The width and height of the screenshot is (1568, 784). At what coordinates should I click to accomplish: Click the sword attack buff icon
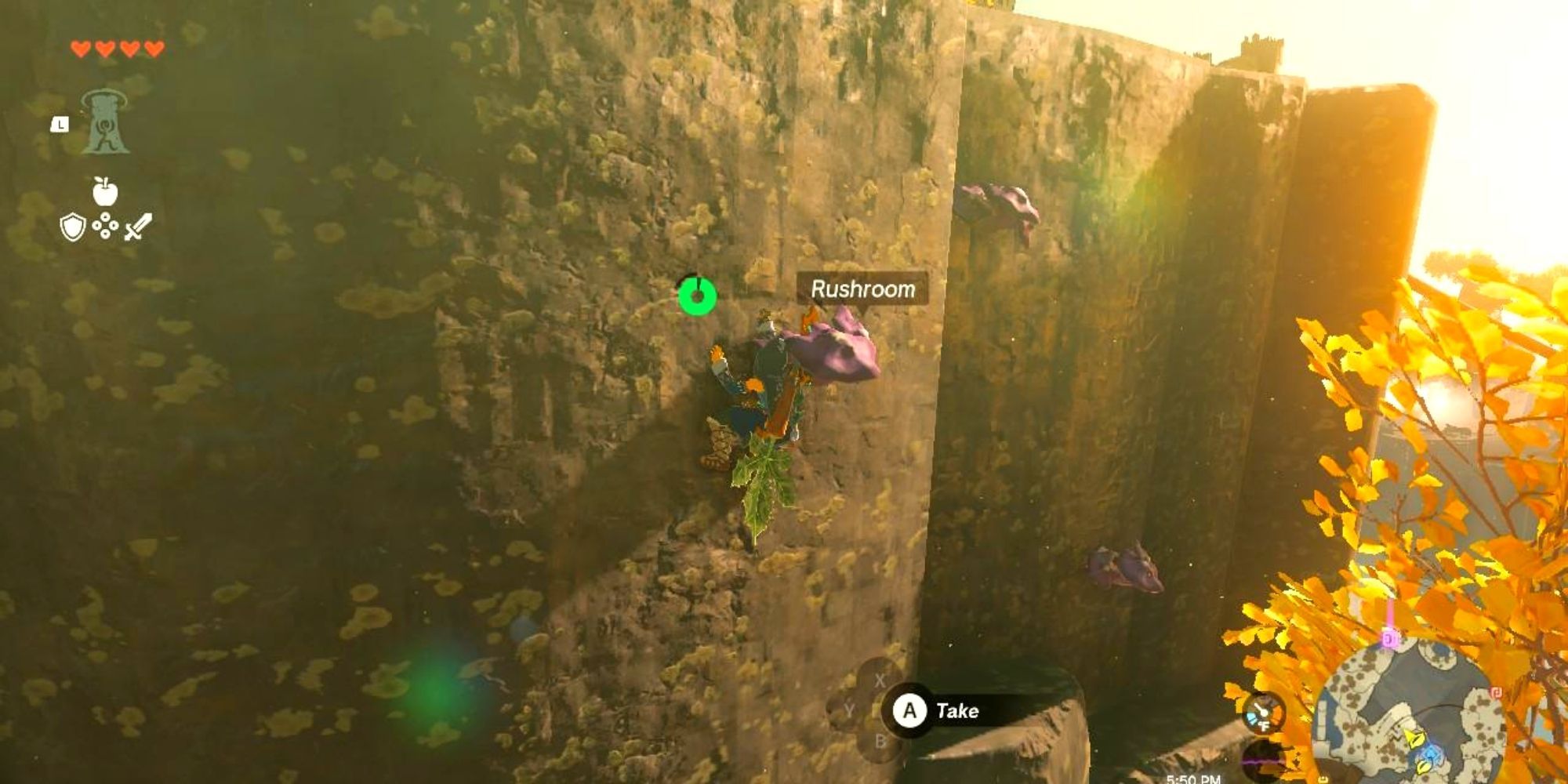pos(137,226)
